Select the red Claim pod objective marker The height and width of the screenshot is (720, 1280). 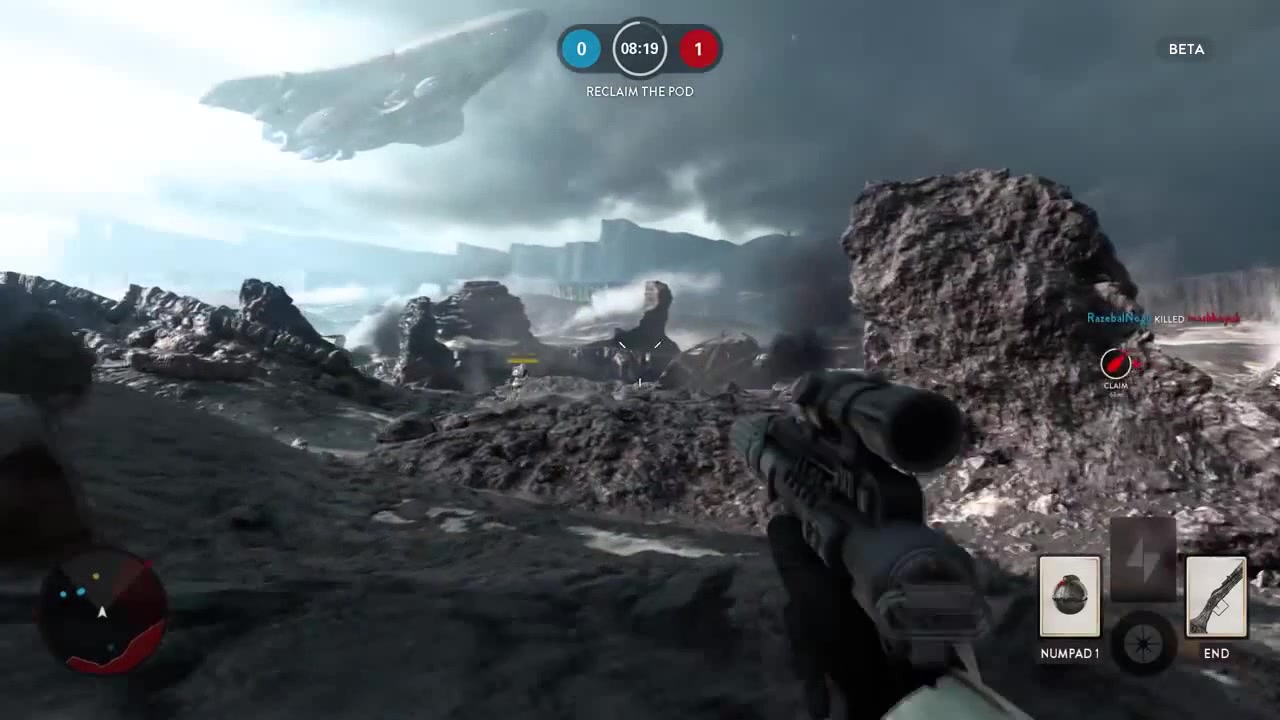coord(1115,364)
